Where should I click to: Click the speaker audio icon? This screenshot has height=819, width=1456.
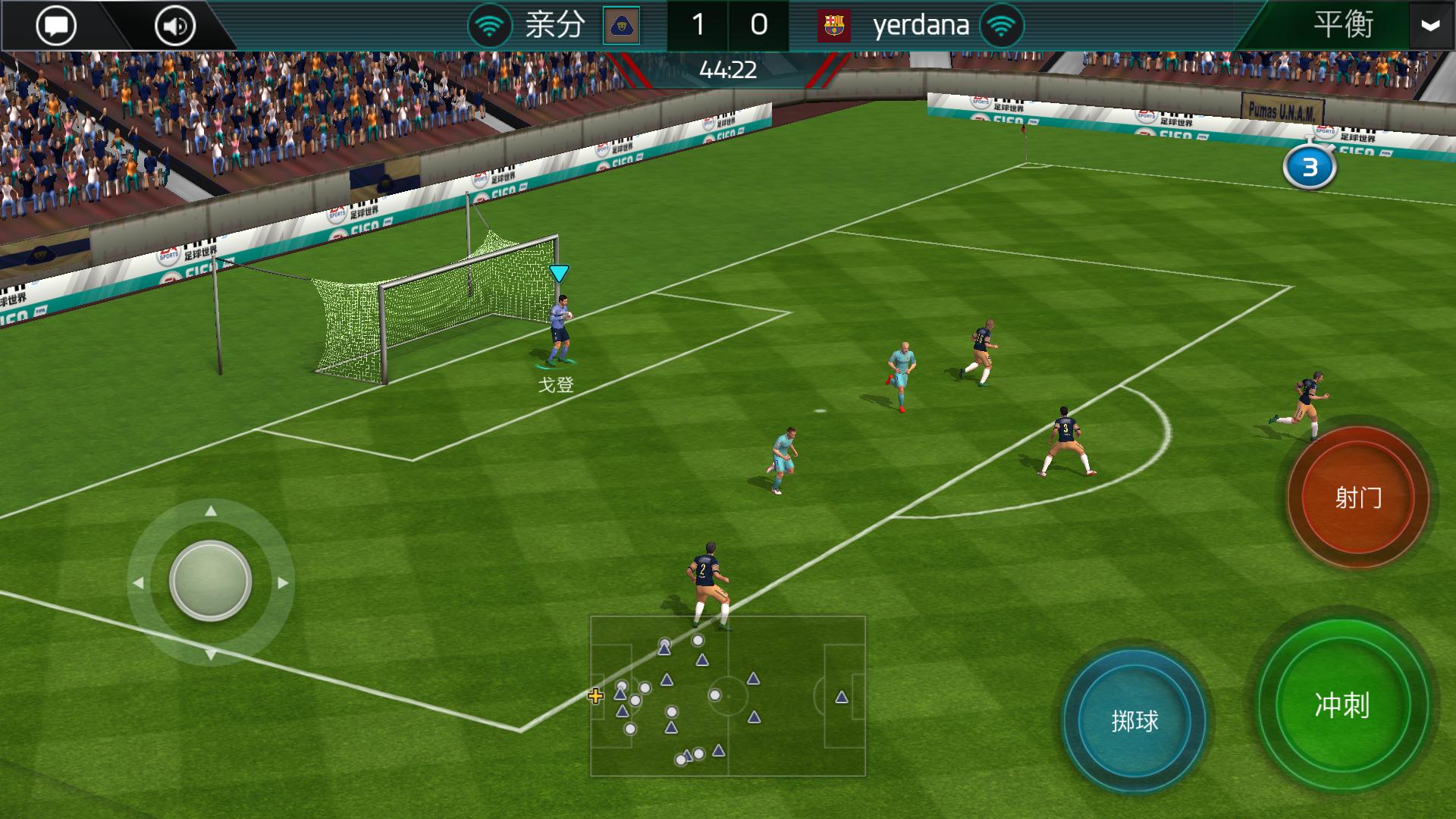173,24
